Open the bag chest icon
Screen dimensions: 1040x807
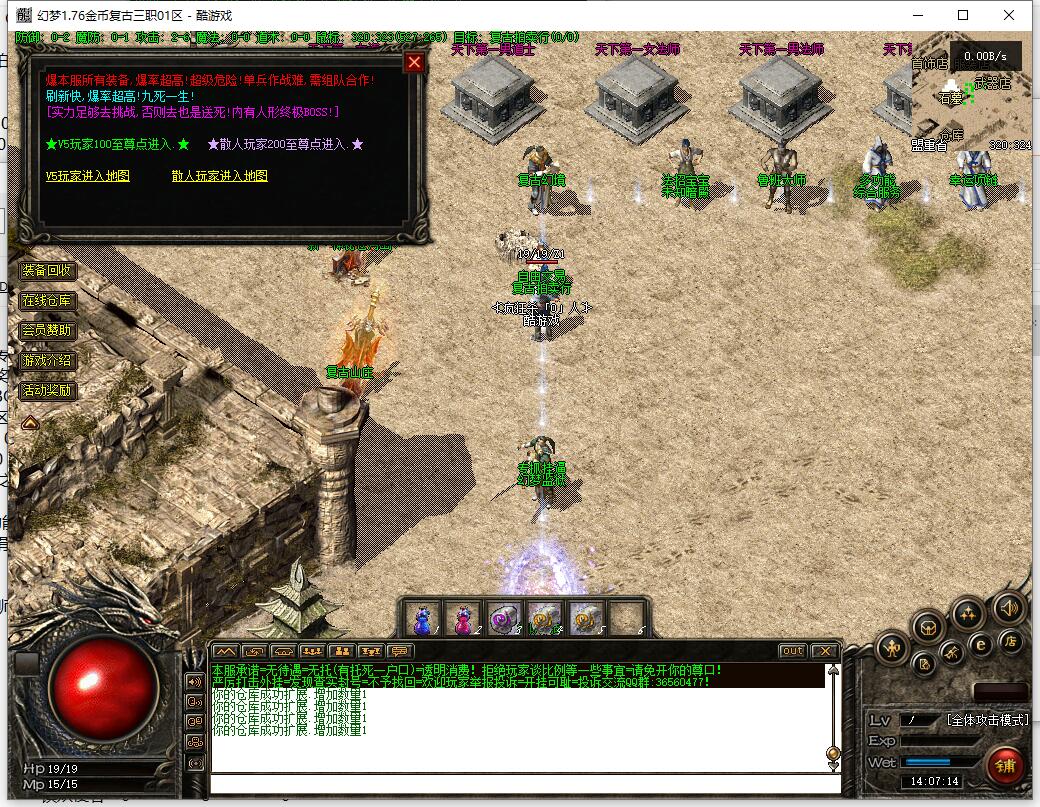point(928,627)
